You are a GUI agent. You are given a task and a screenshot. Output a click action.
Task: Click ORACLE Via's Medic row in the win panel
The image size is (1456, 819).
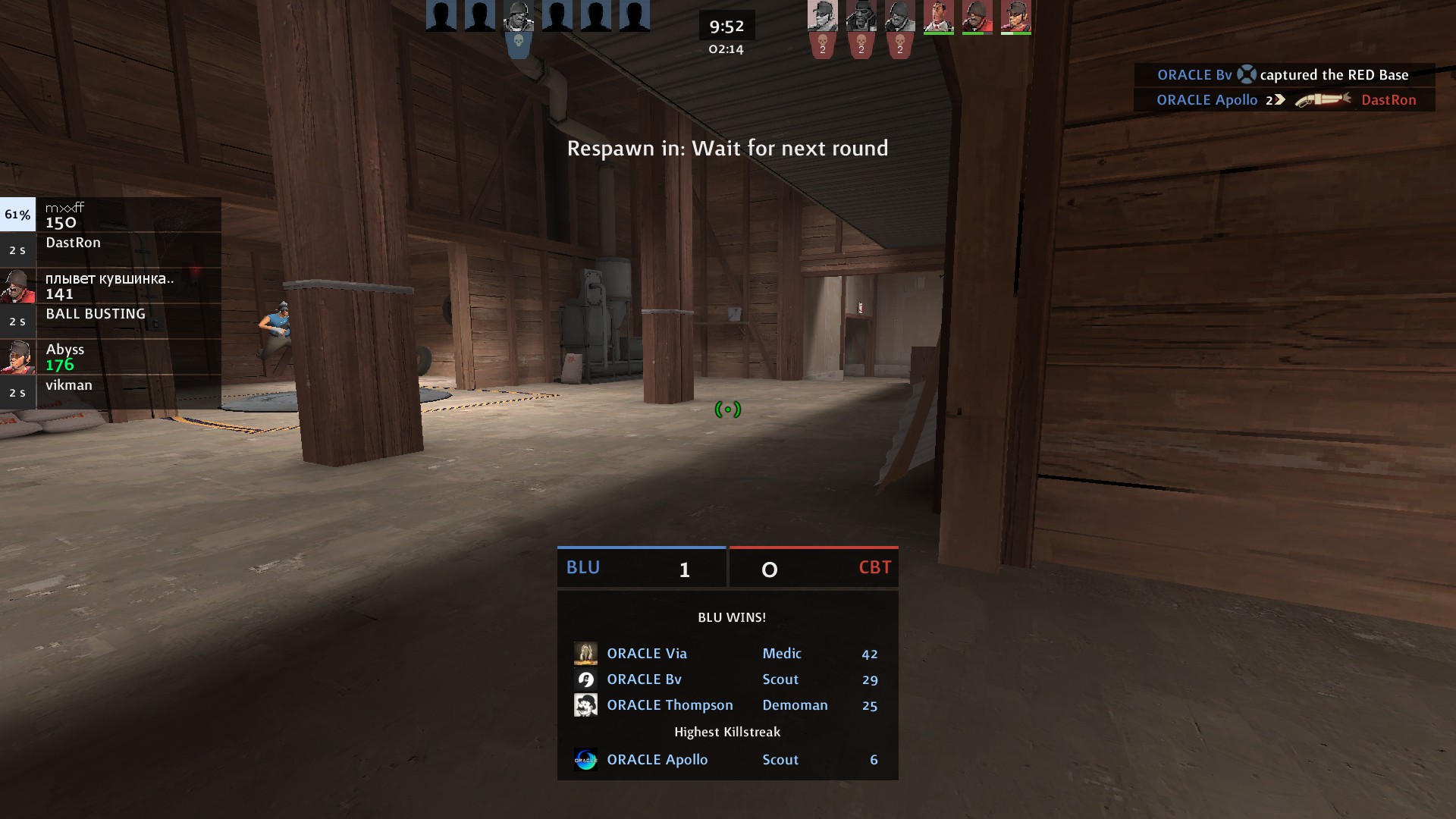[726, 654]
